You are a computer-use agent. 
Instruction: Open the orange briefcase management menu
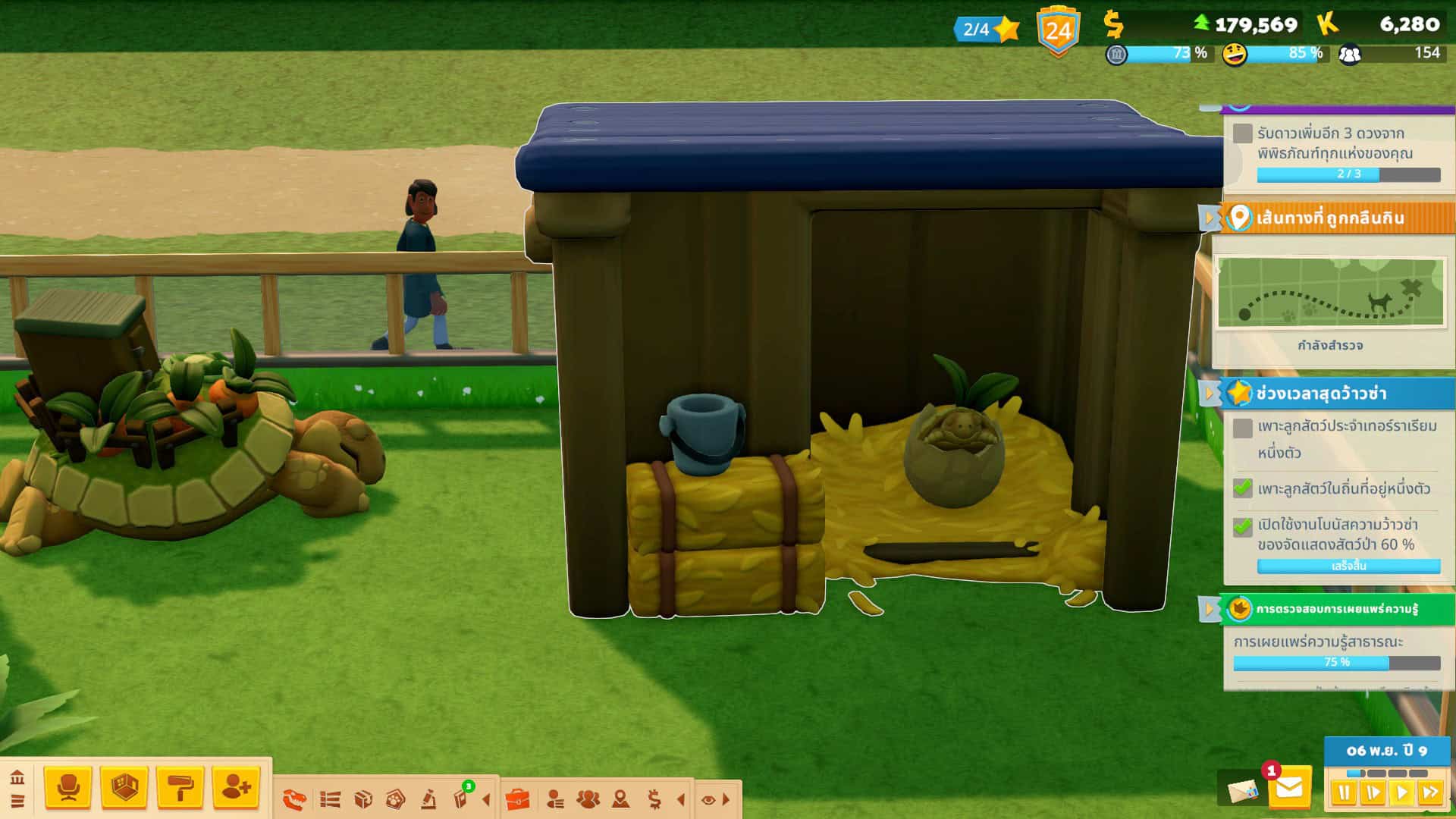click(517, 799)
